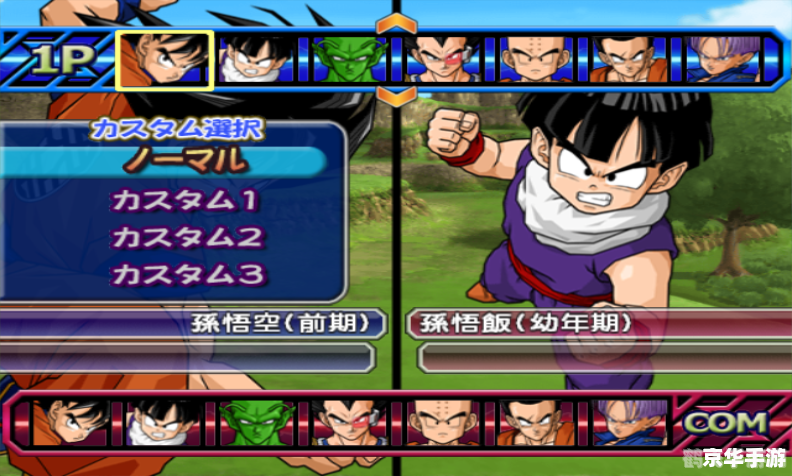
Task: Click the orange up arrow above the roster
Action: pyautogui.click(x=397, y=22)
